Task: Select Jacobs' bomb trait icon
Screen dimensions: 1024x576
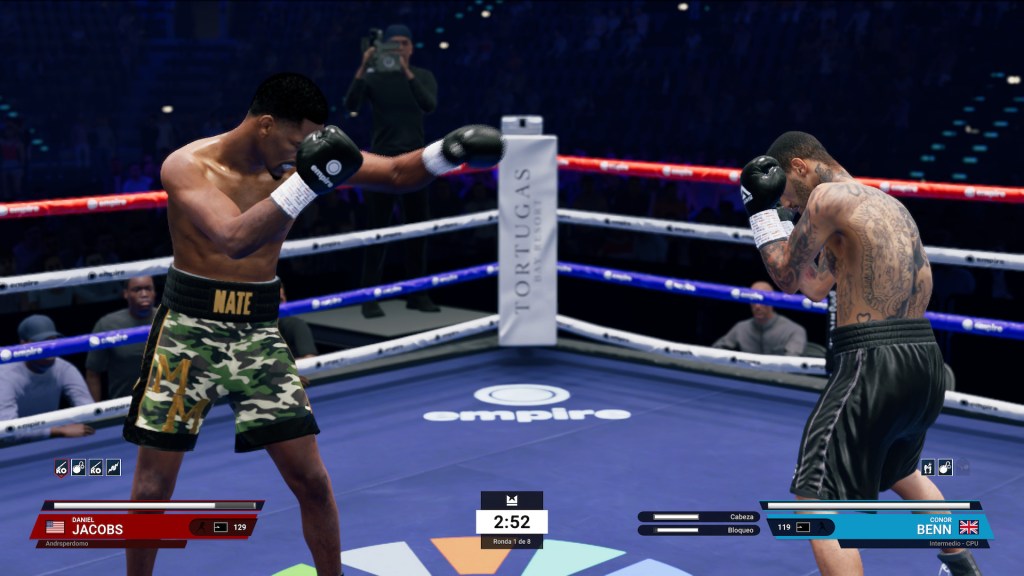Action: 79,467
